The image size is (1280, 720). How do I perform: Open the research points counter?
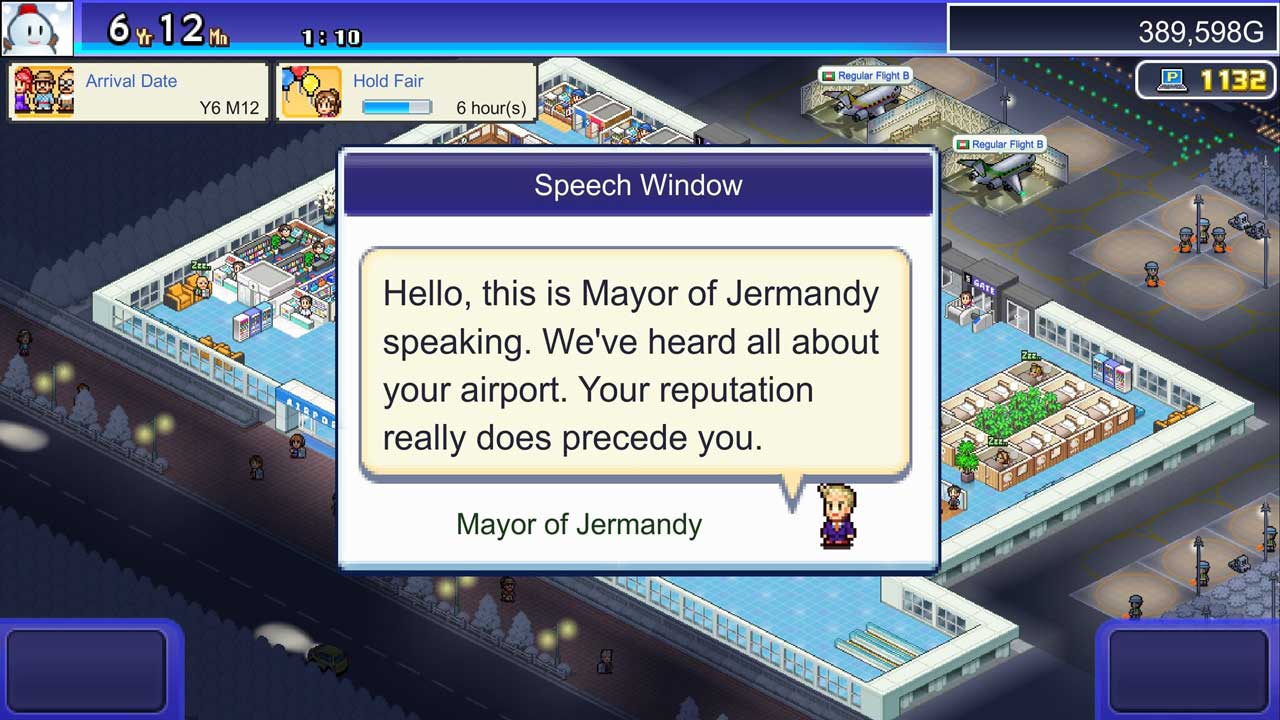[1206, 80]
